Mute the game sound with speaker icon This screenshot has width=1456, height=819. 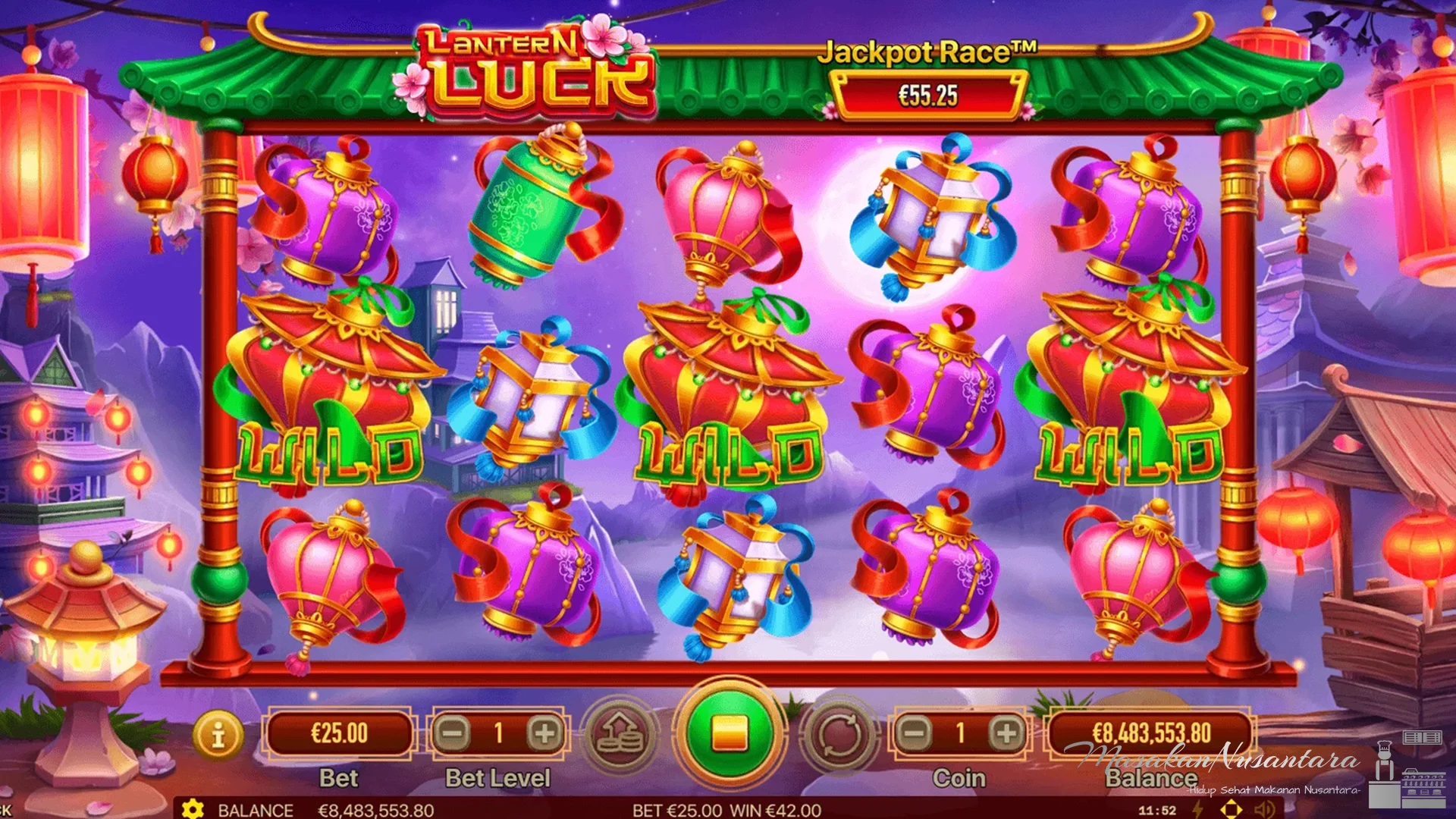(1263, 808)
